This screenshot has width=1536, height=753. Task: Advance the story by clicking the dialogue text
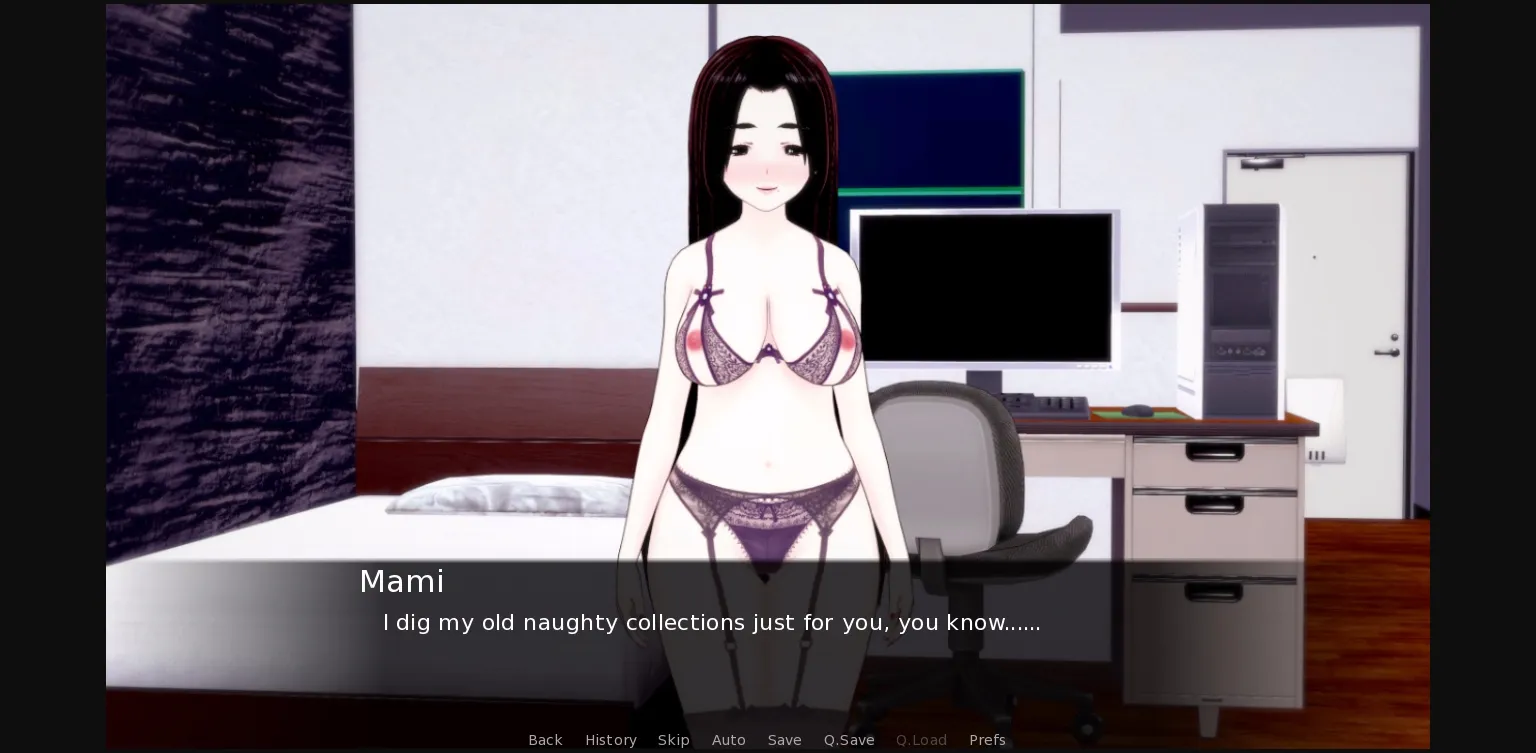(x=711, y=622)
